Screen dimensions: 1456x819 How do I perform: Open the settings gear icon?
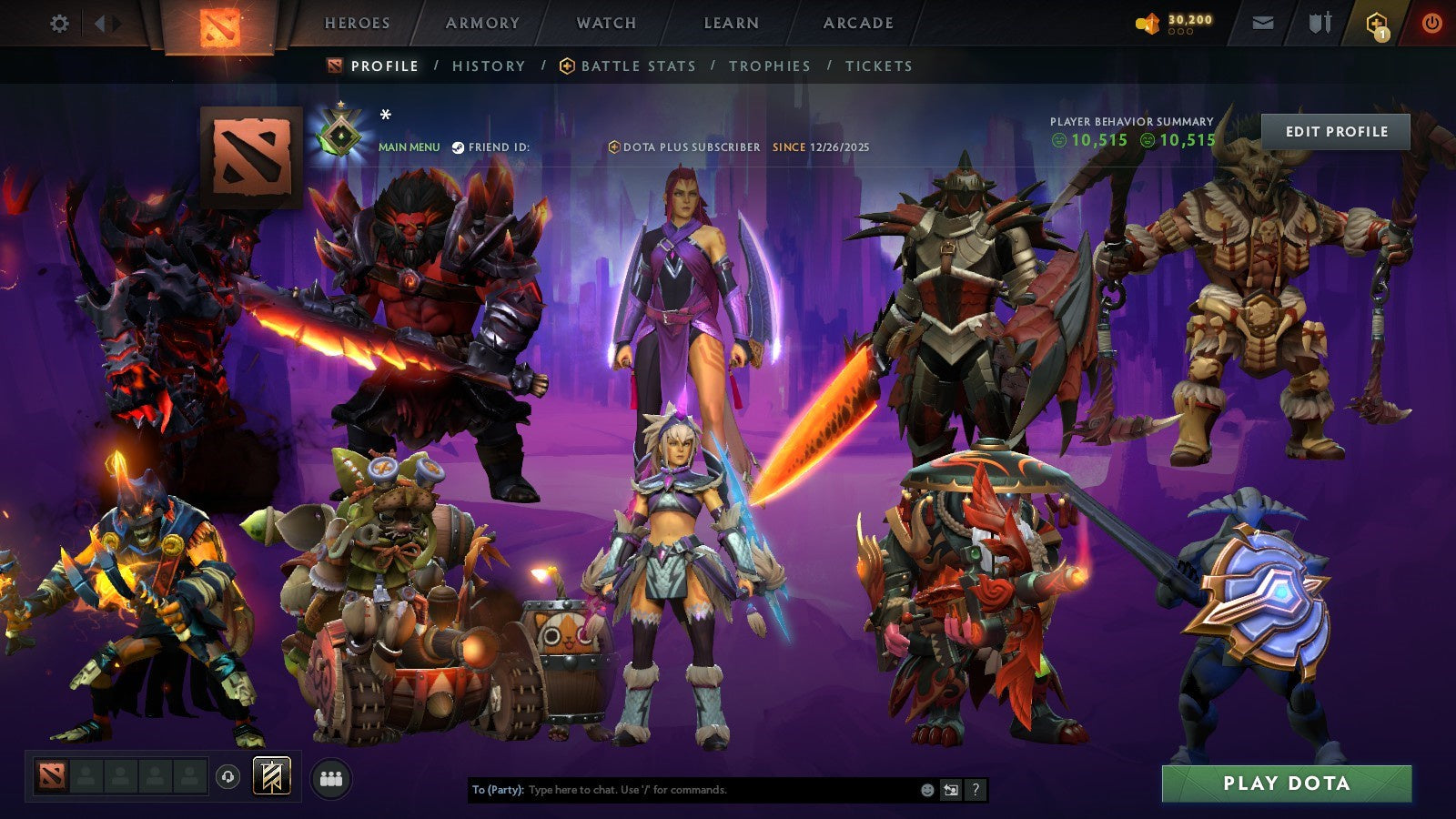[60, 23]
